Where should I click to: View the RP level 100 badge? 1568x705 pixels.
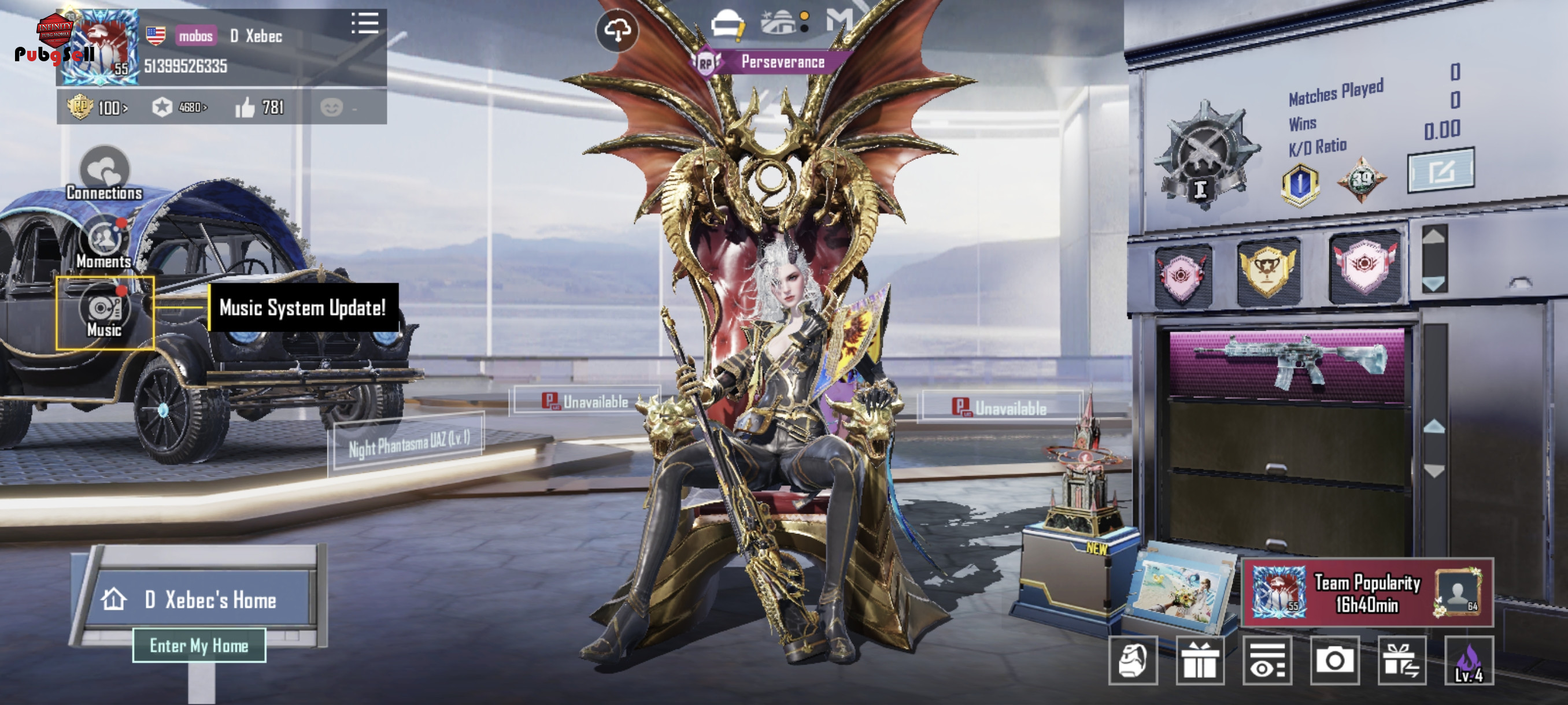(97, 107)
